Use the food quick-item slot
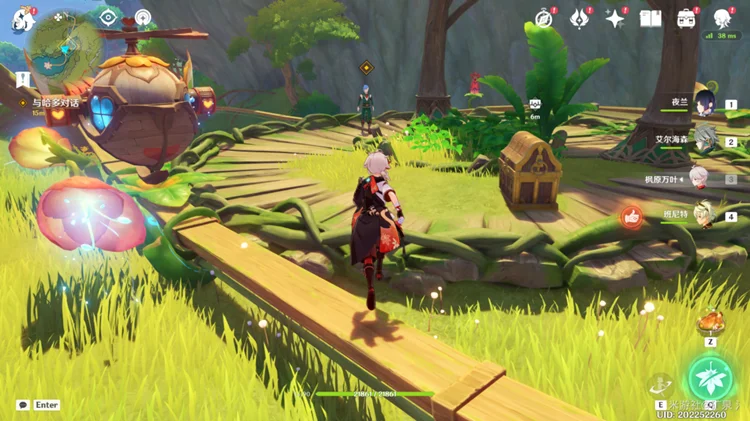The image size is (750, 421). [710, 322]
